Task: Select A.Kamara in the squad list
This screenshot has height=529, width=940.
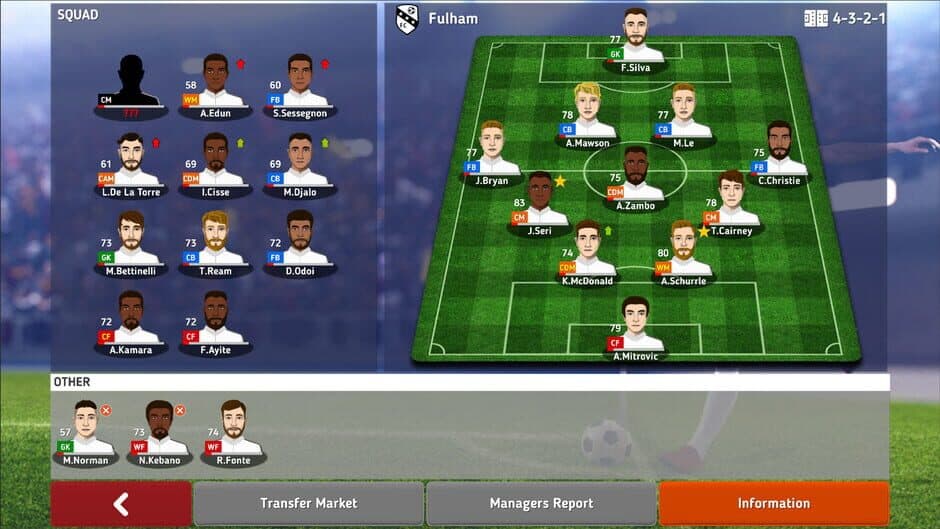Action: (x=129, y=319)
